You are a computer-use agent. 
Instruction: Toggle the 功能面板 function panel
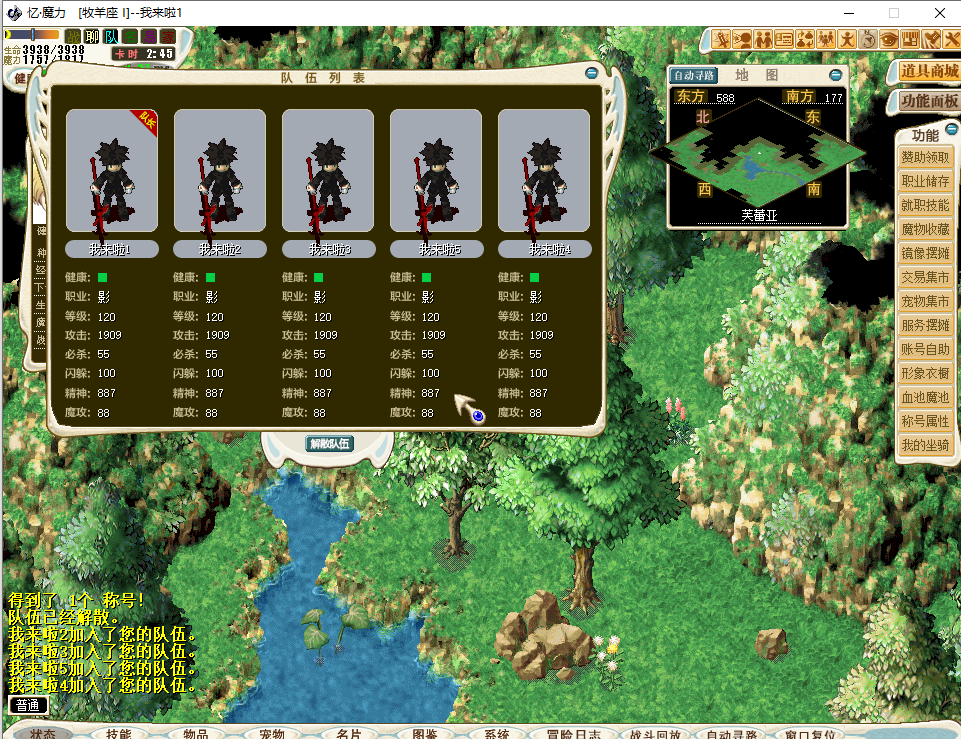(928, 101)
